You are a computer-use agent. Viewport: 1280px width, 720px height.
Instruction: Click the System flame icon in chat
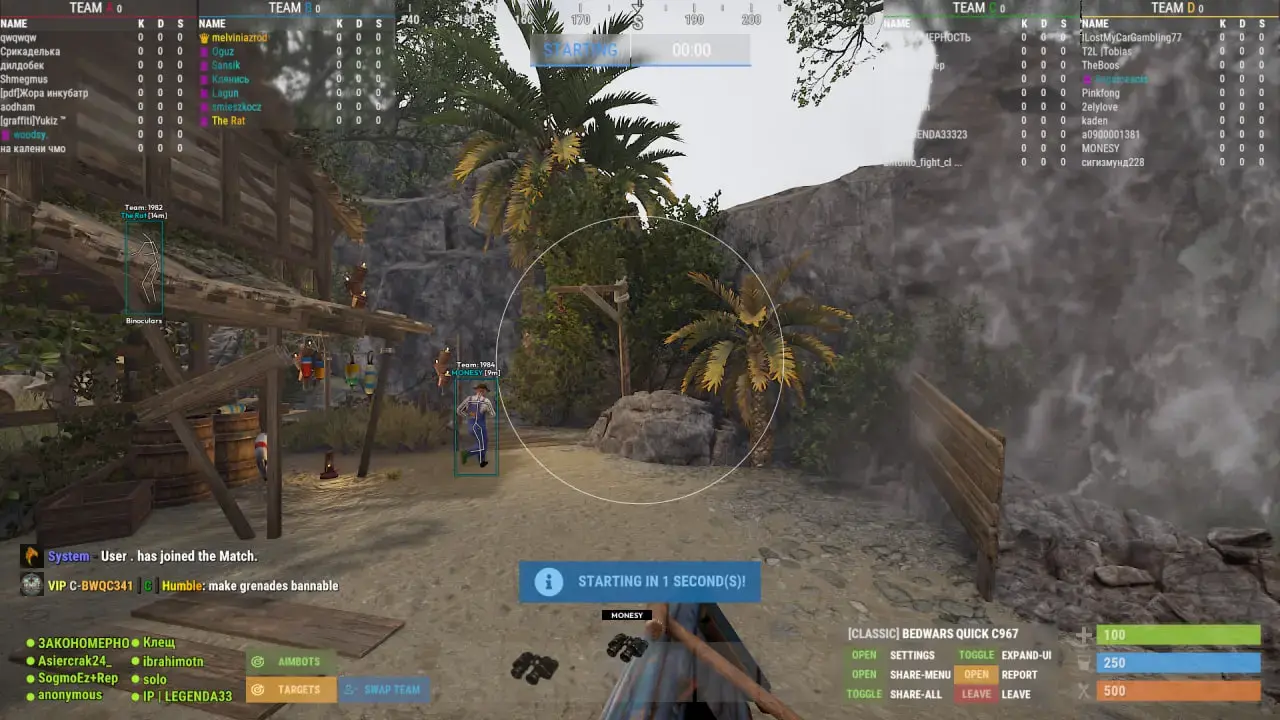pyautogui.click(x=31, y=556)
